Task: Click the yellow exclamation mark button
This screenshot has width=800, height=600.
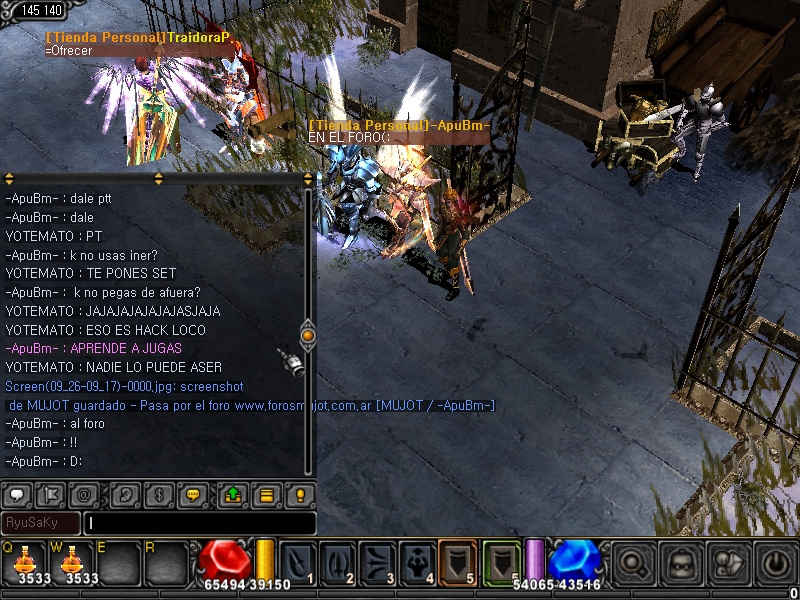Action: click(299, 494)
